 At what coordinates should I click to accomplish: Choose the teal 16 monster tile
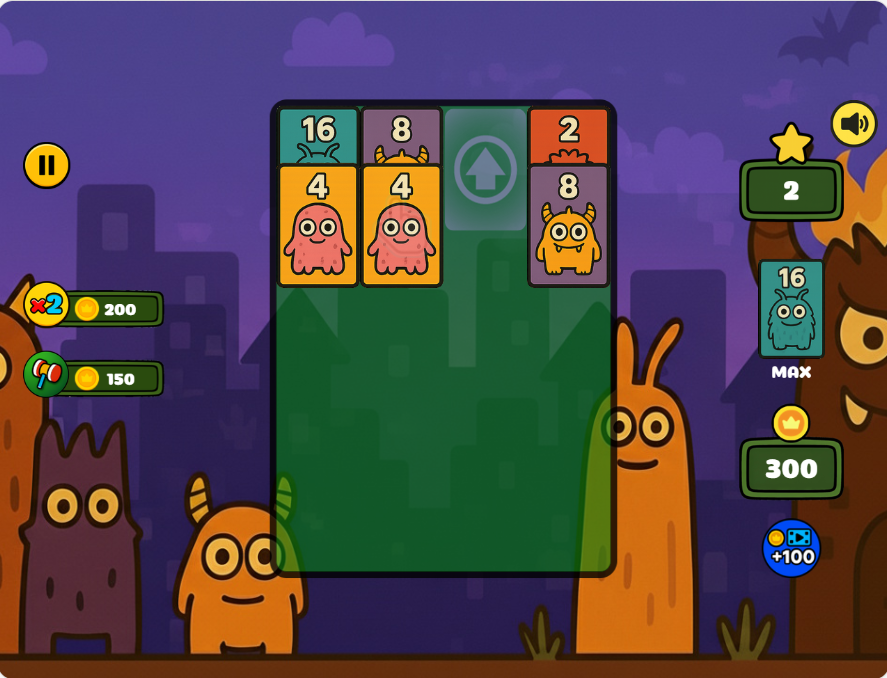point(318,136)
